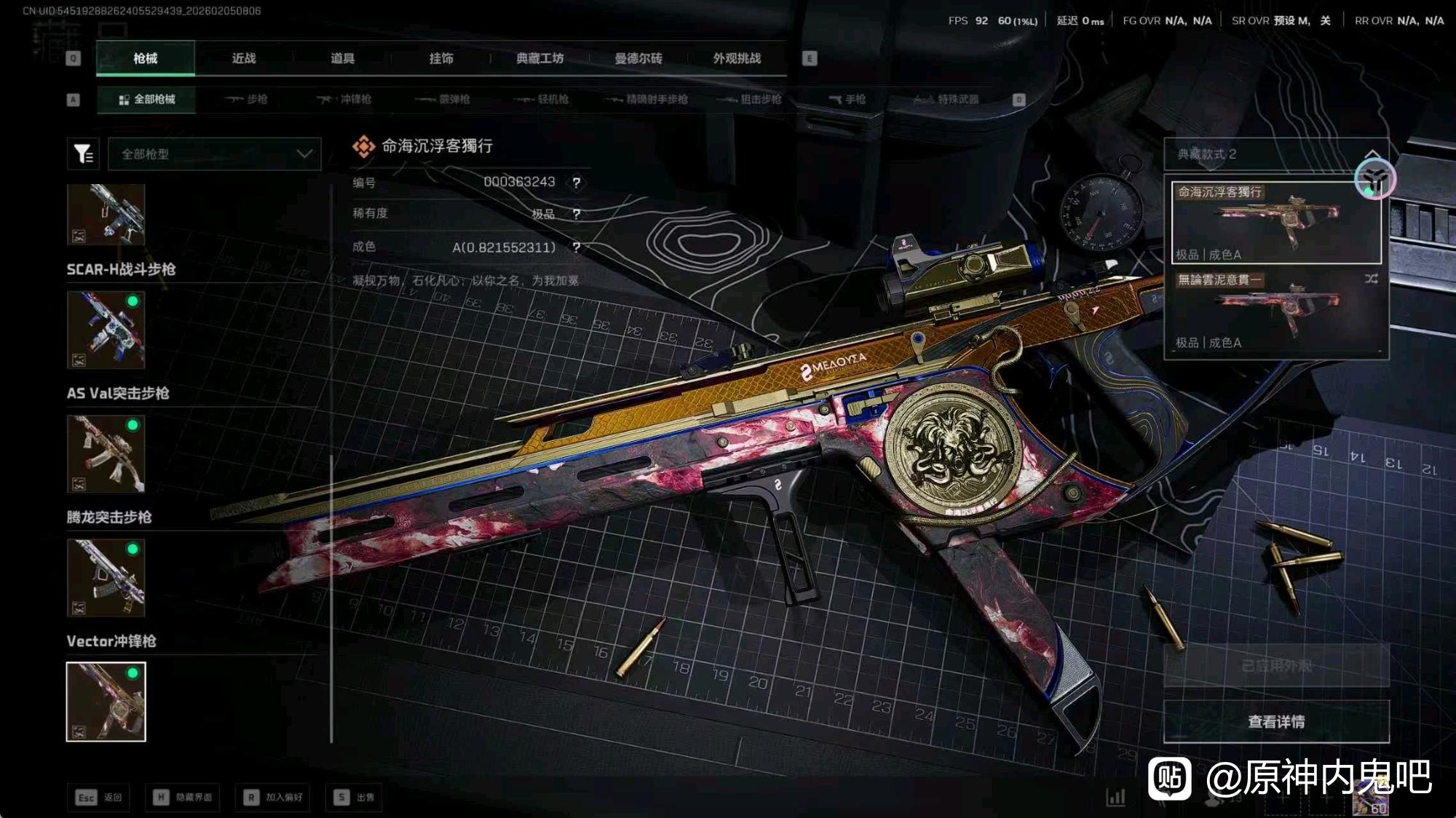Open the 道具 items tab
Screen dimensions: 1456x818
coord(342,58)
